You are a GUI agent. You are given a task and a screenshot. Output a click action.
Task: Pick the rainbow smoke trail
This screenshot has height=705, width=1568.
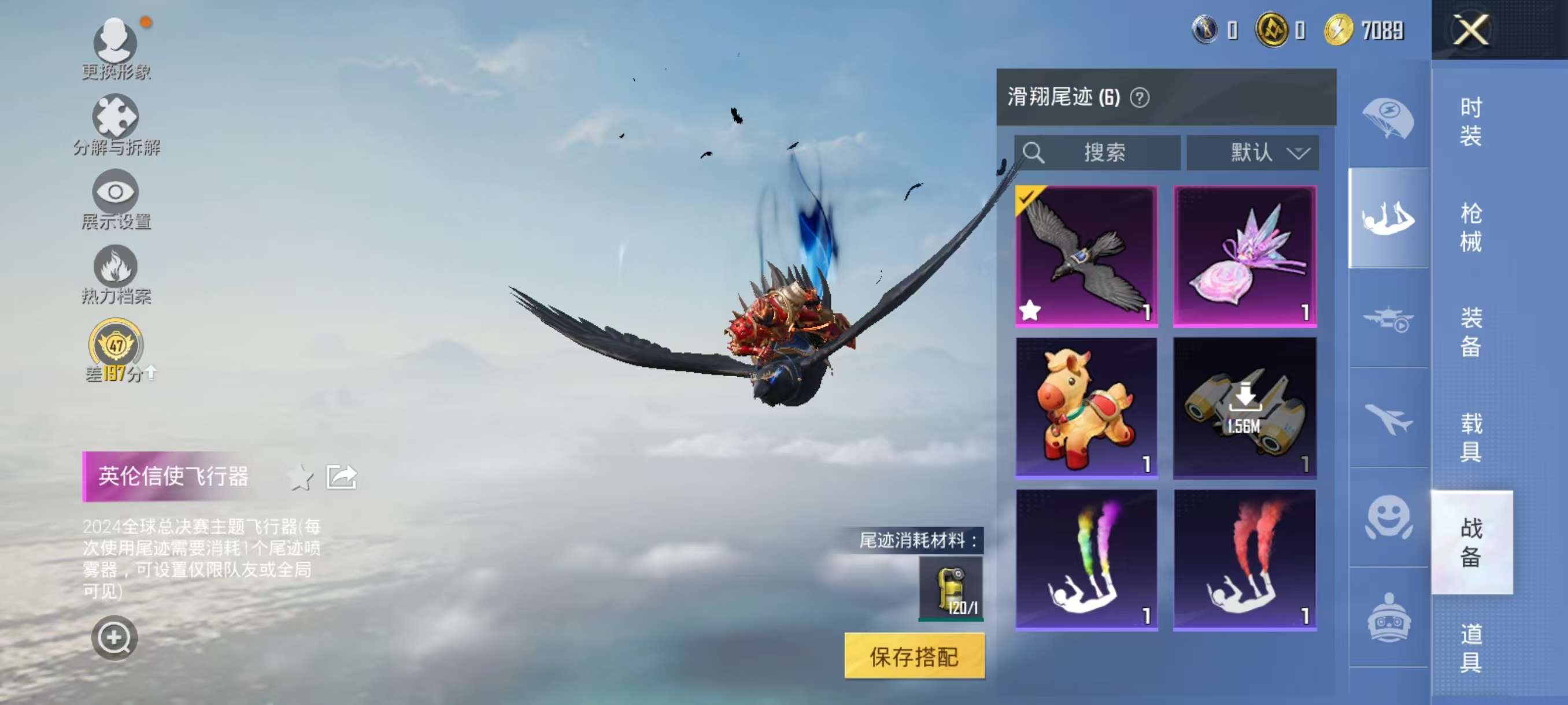(x=1086, y=559)
